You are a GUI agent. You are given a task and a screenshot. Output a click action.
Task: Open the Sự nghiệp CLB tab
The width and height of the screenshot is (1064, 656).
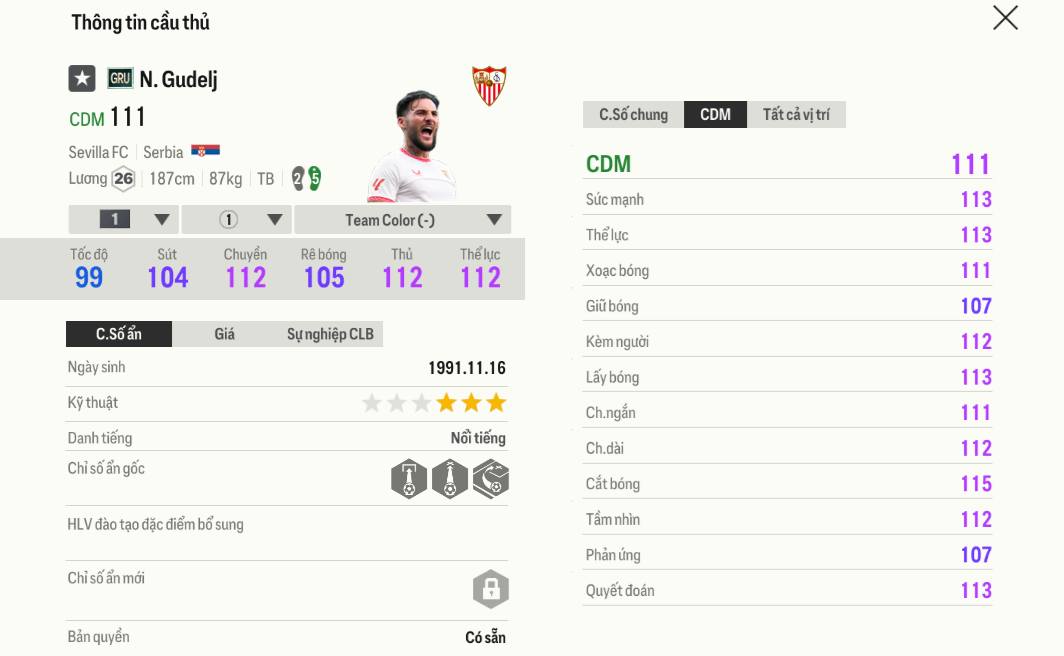click(330, 334)
